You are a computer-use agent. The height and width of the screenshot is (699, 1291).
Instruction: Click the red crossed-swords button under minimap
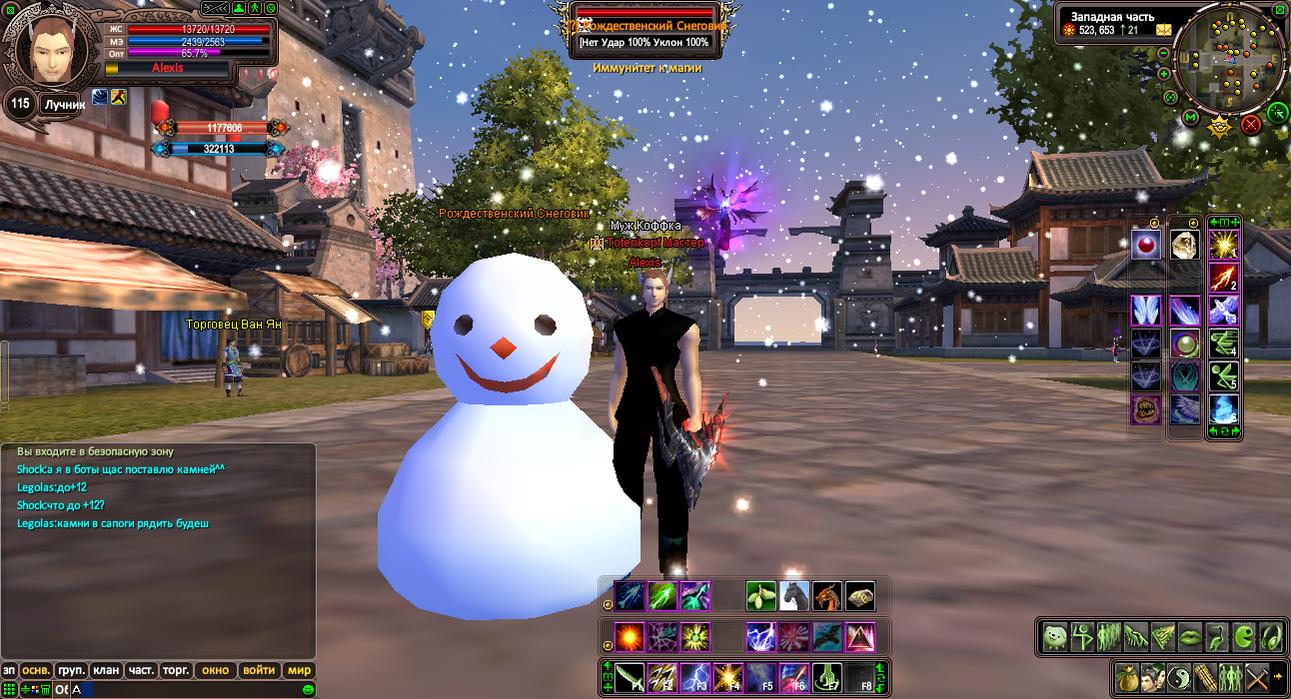point(1250,125)
